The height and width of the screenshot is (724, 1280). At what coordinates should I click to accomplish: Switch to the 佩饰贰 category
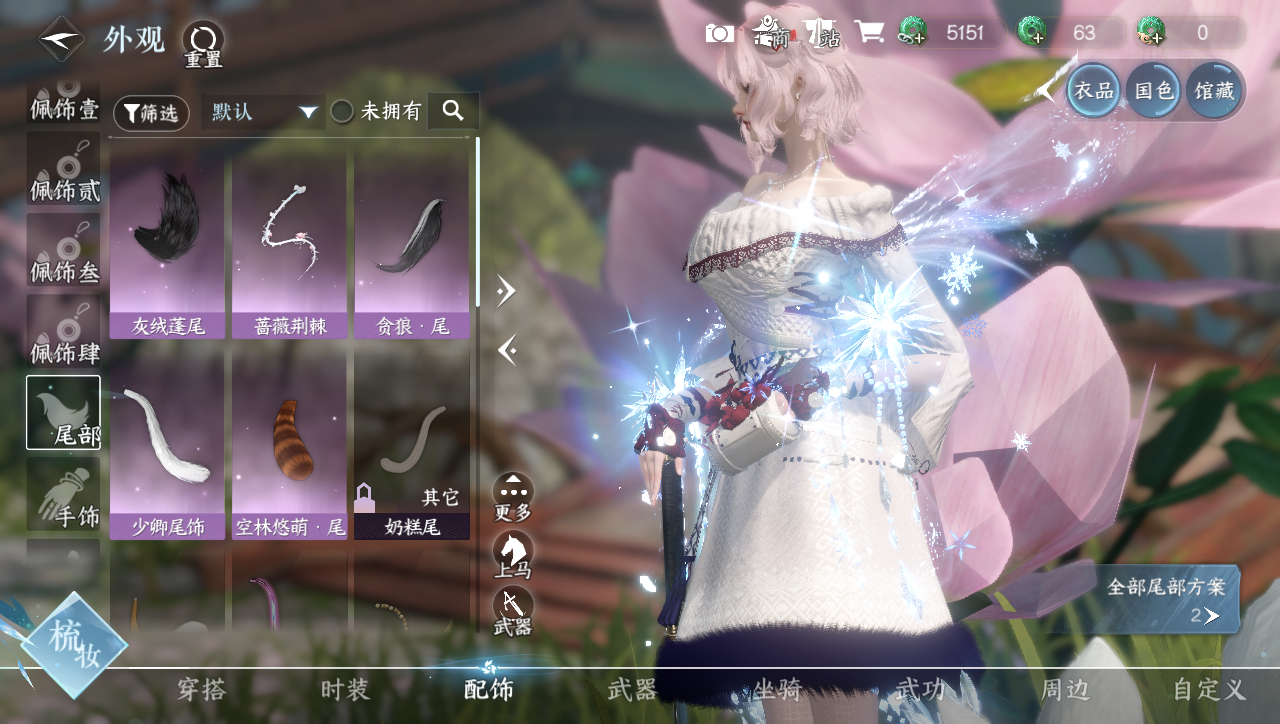tap(64, 170)
